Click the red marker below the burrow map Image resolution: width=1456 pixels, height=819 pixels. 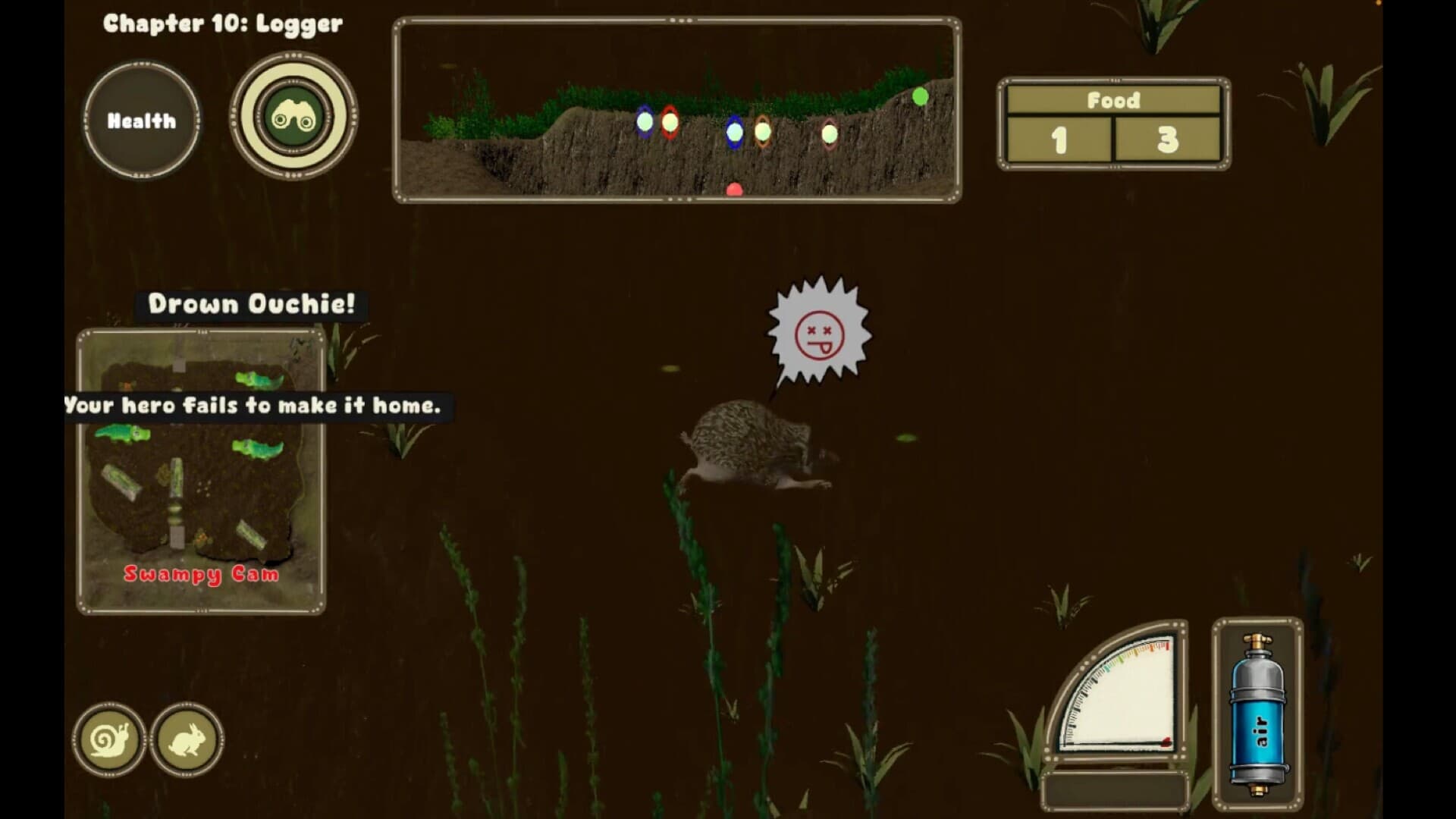coord(733,190)
